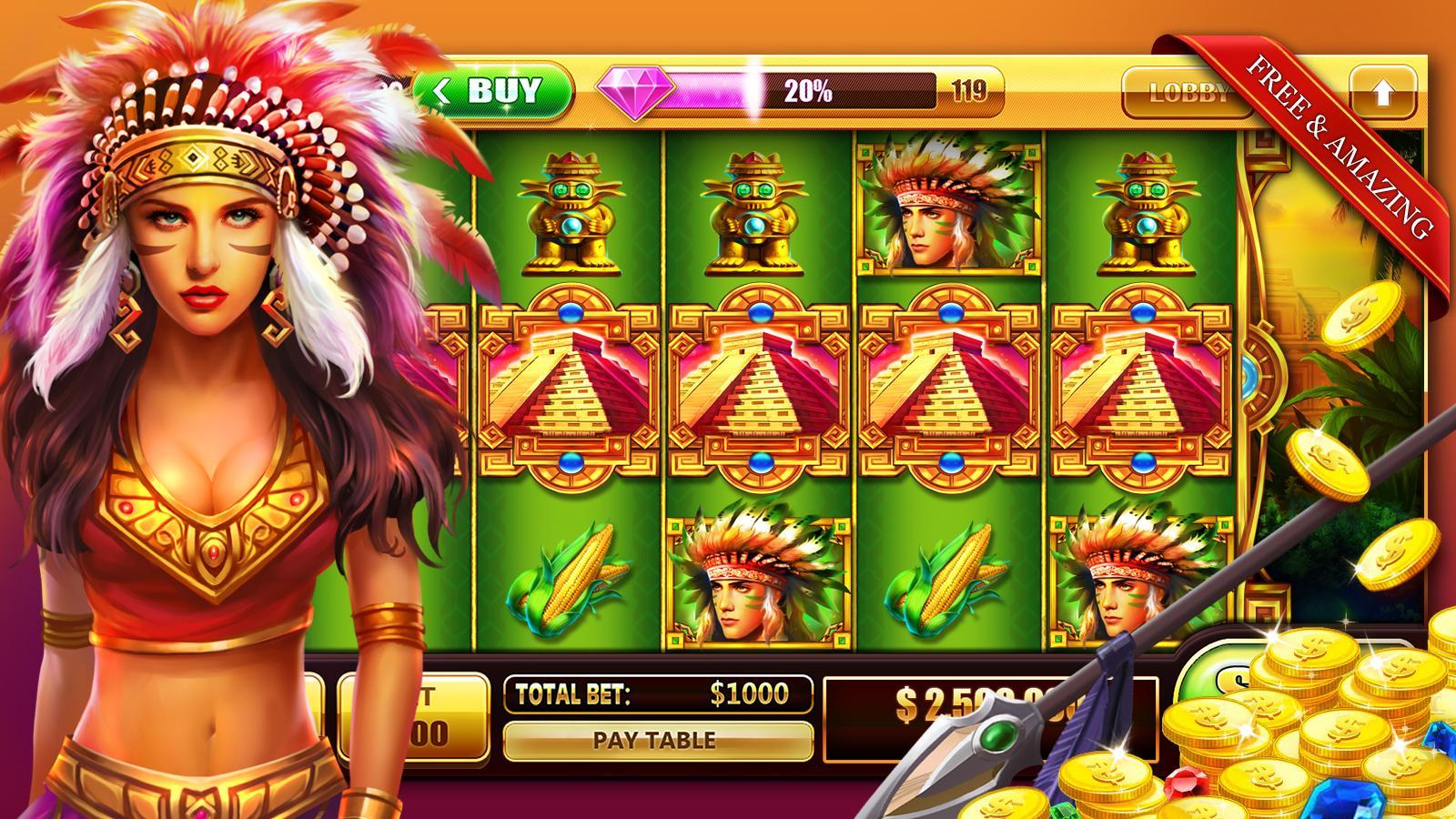Click the pink diamond gem icon
Image resolution: width=1456 pixels, height=819 pixels.
pyautogui.click(x=634, y=91)
